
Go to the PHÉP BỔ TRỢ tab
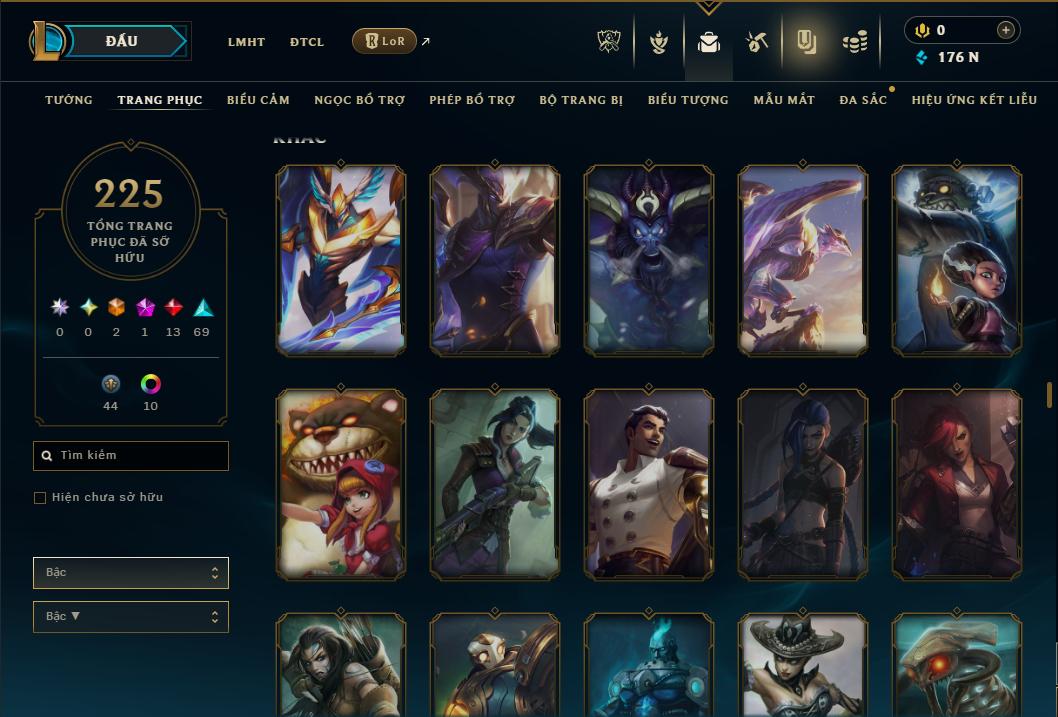coord(472,100)
